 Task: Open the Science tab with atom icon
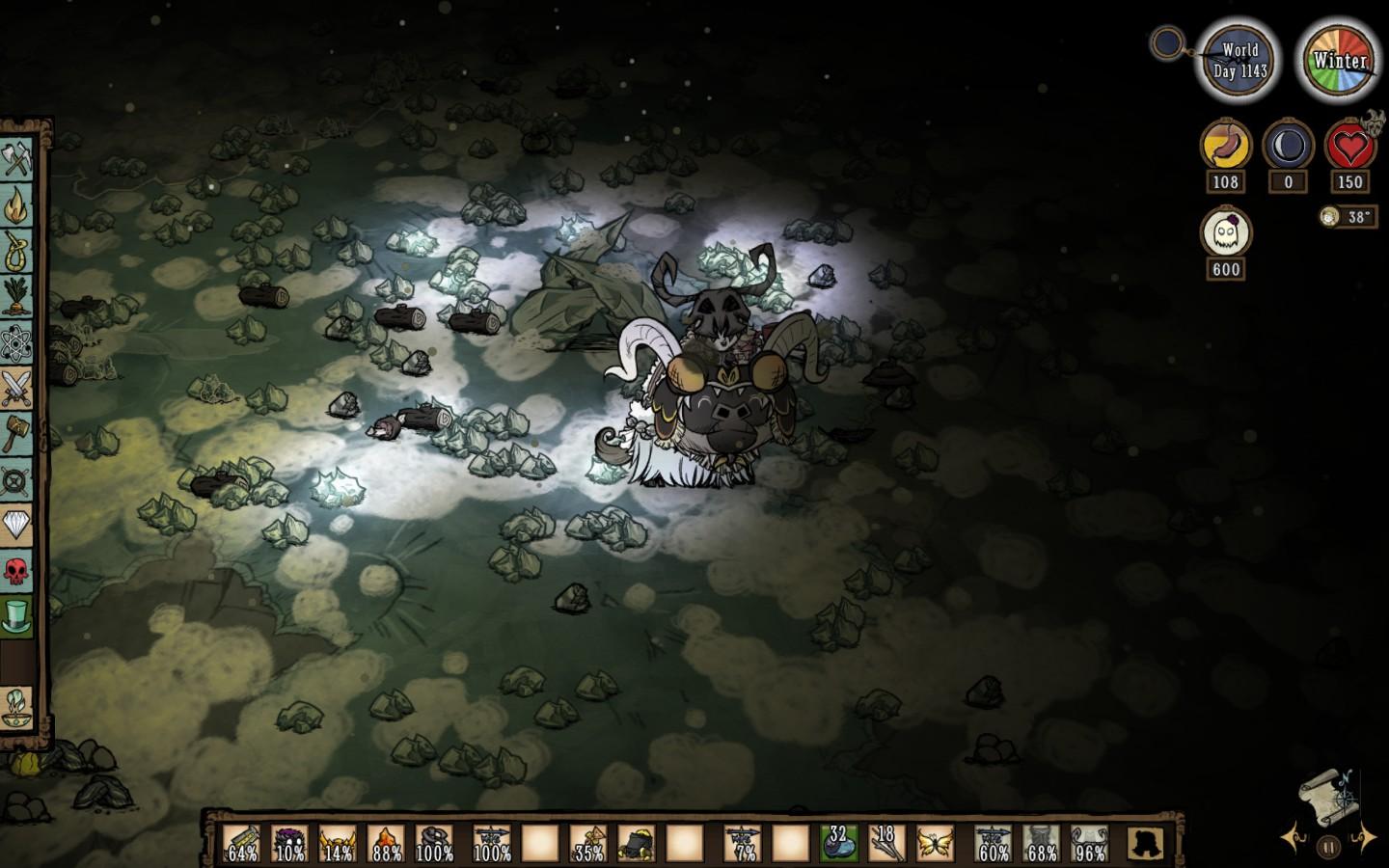(x=18, y=342)
